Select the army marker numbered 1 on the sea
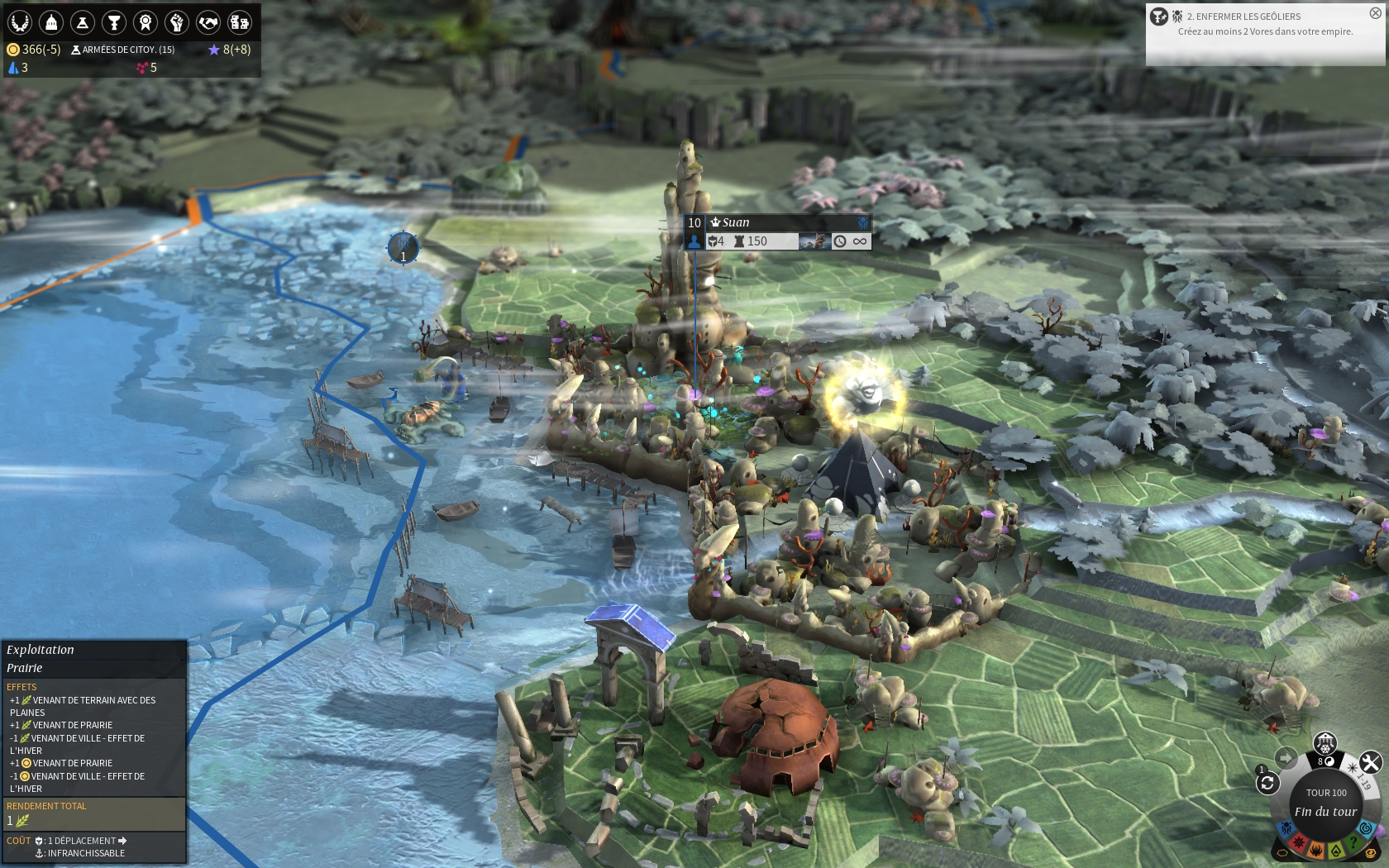Viewport: 1389px width, 868px height. tap(403, 246)
